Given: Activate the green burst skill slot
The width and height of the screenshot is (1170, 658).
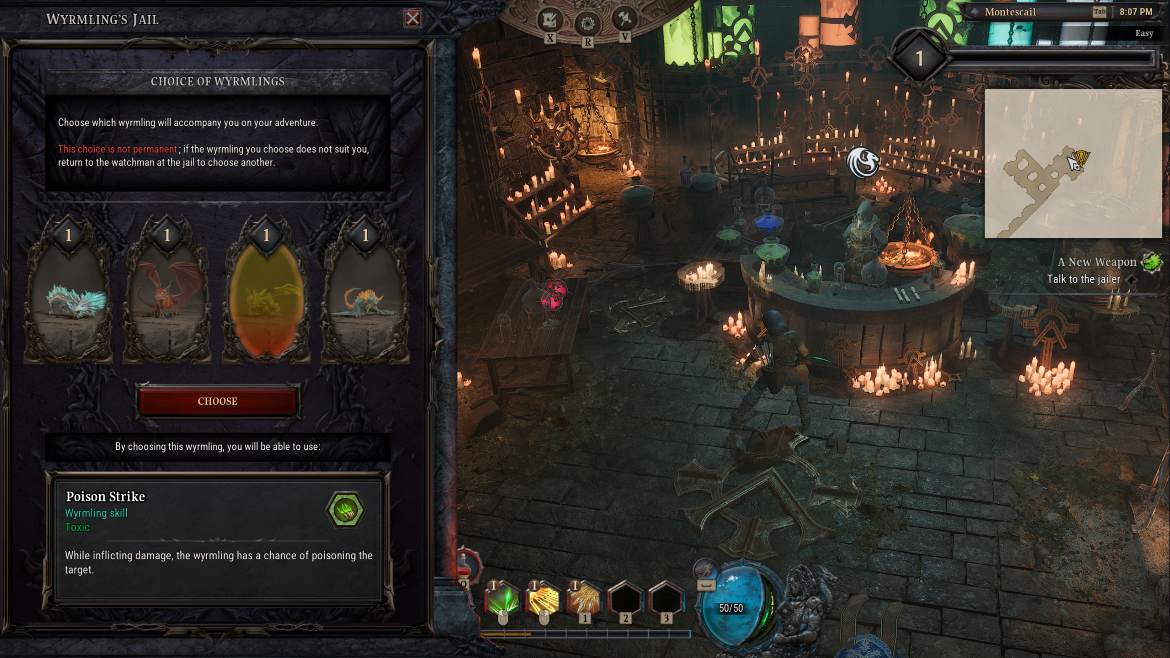Looking at the screenshot, I should [x=503, y=600].
